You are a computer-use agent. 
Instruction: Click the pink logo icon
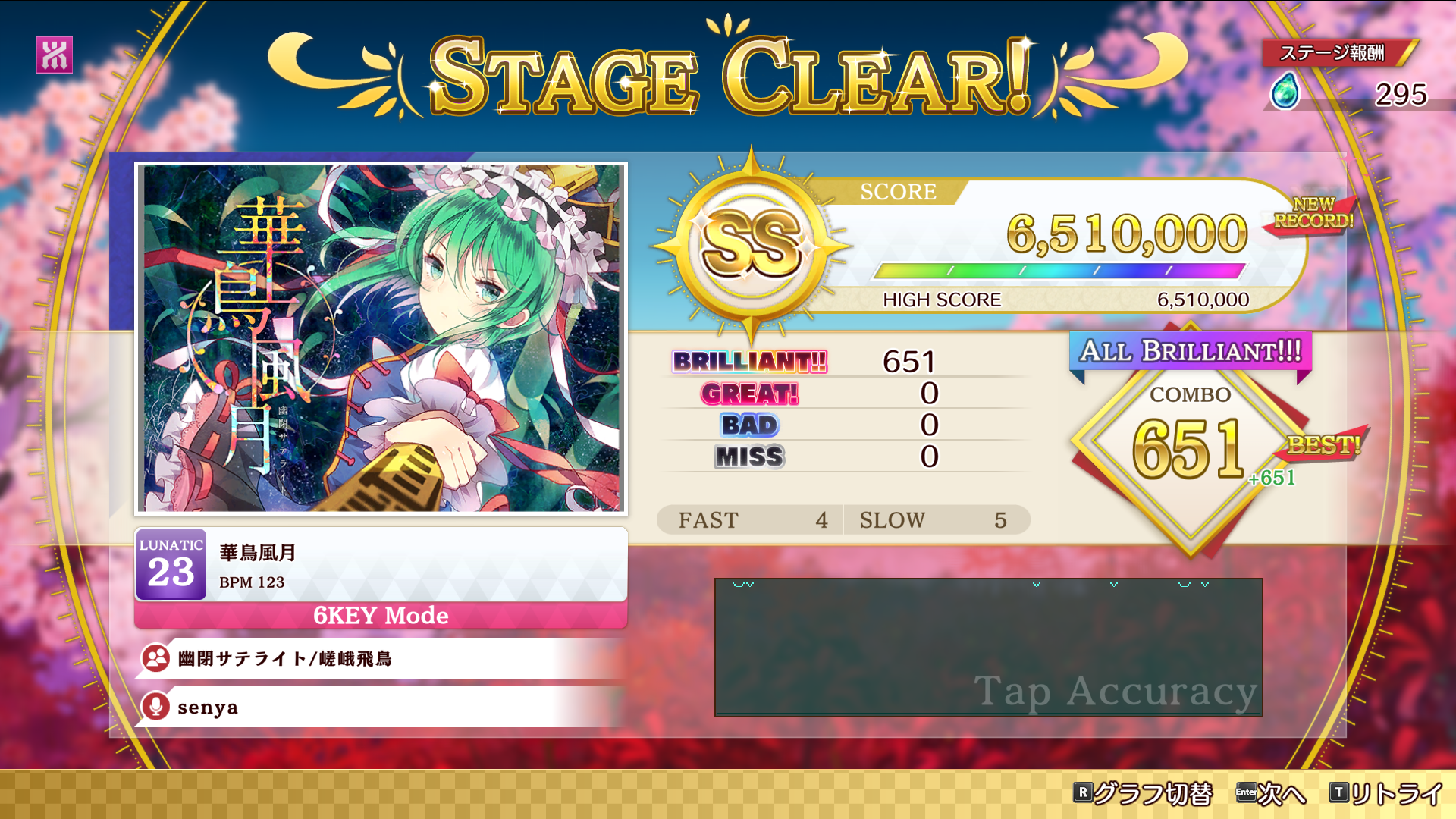coord(54,55)
